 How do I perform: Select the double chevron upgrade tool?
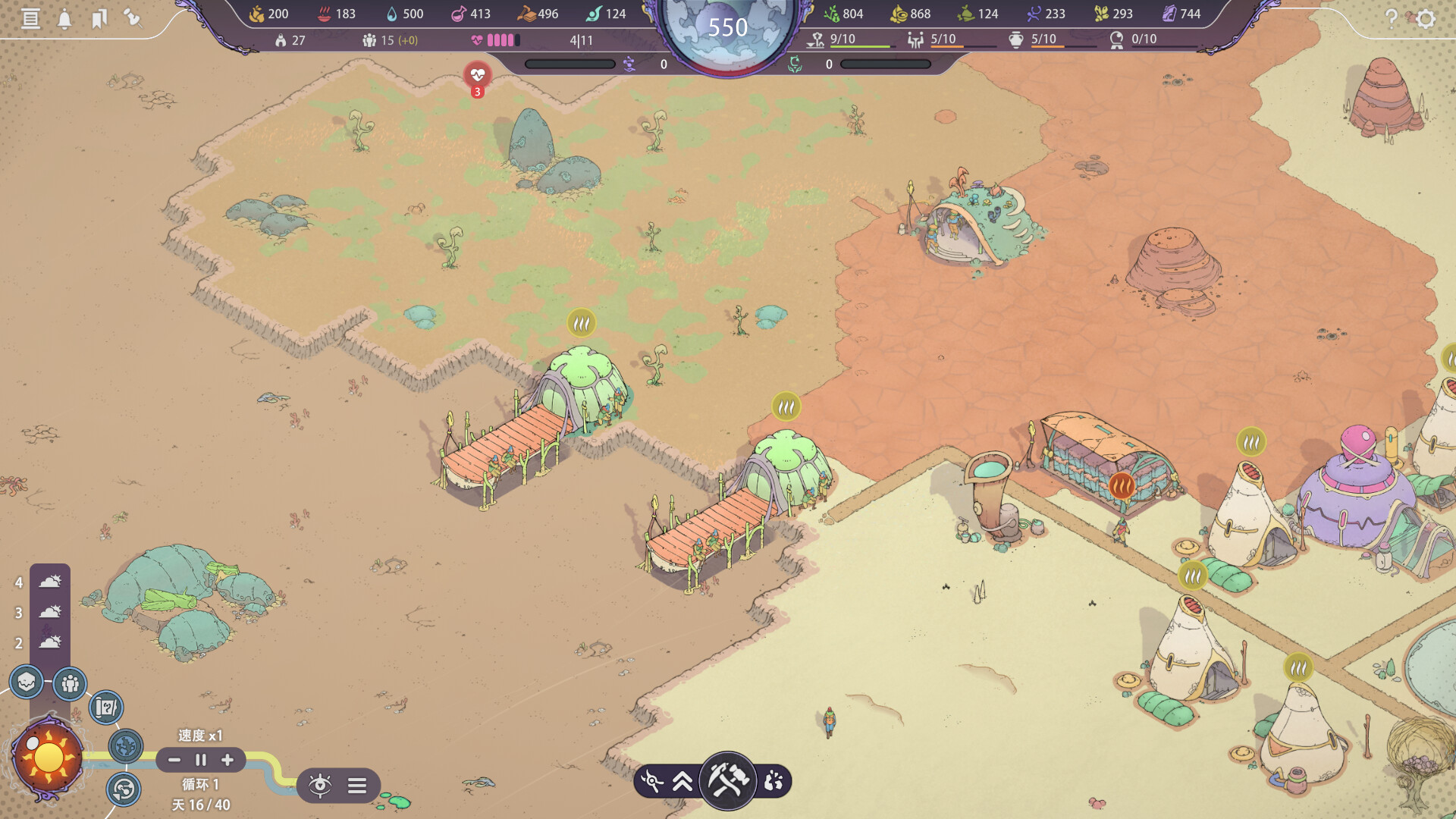682,781
